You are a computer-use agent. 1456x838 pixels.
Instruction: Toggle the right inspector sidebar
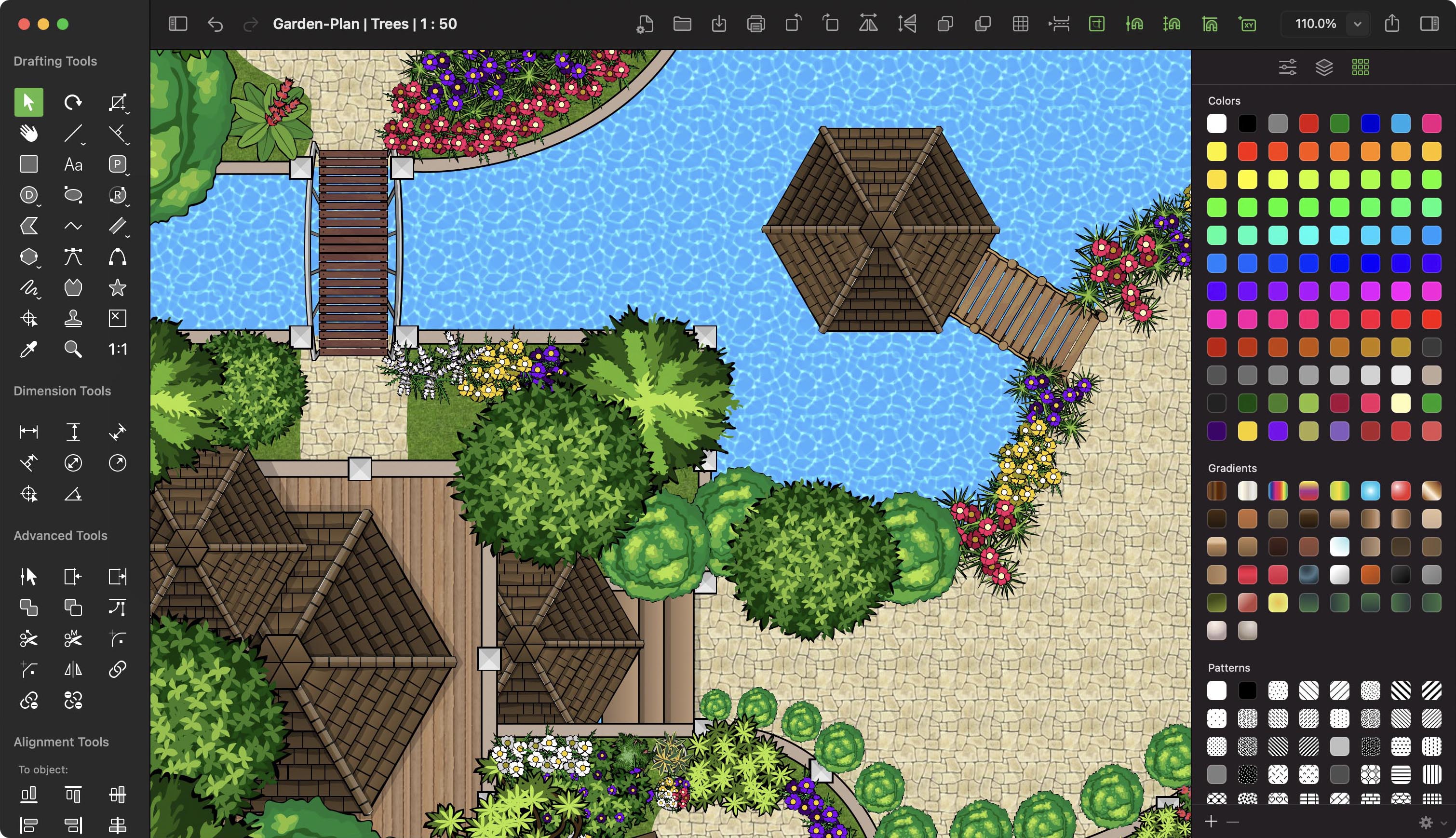click(x=1429, y=24)
